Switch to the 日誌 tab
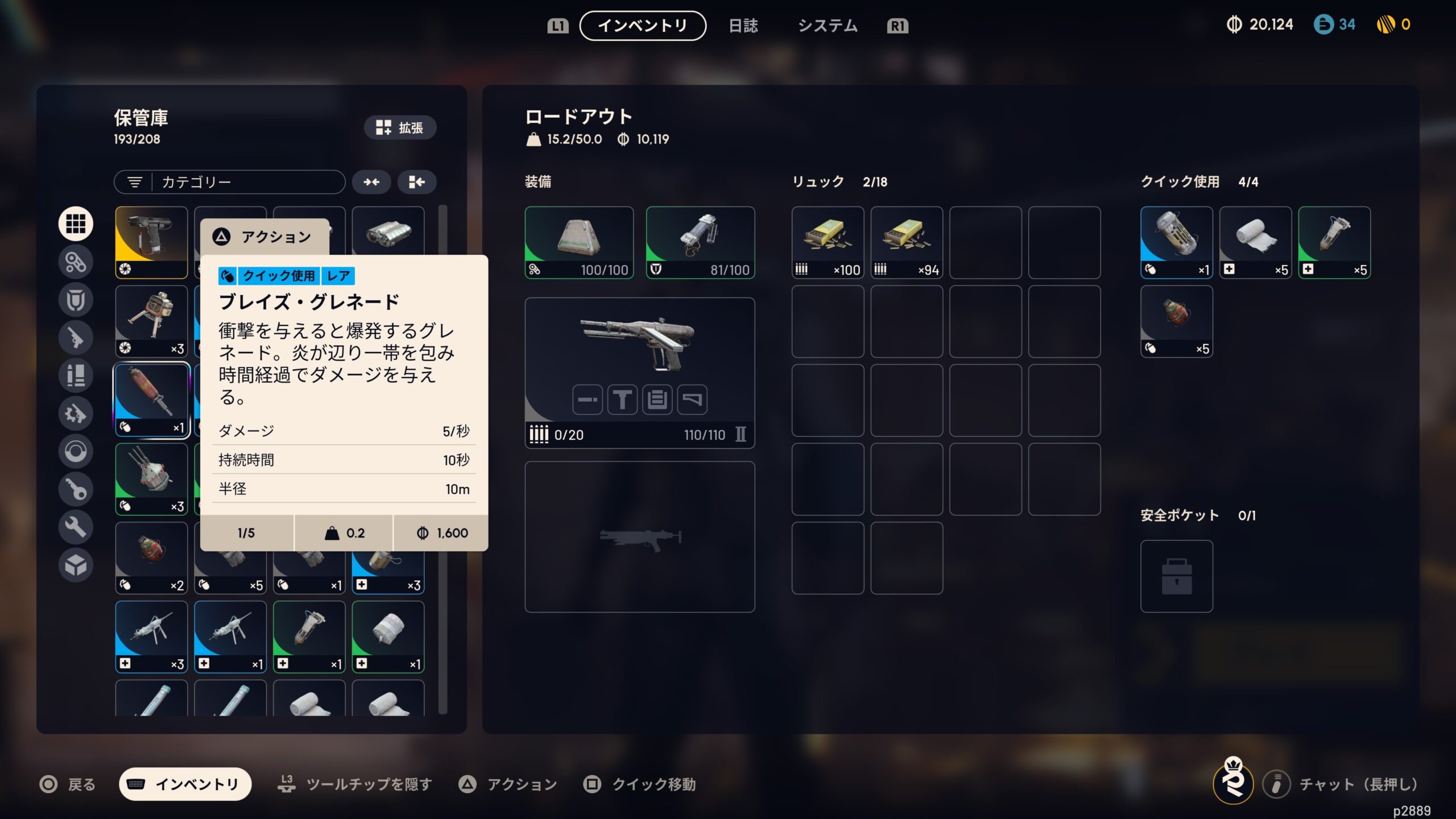The width and height of the screenshot is (1456, 819). point(743,26)
